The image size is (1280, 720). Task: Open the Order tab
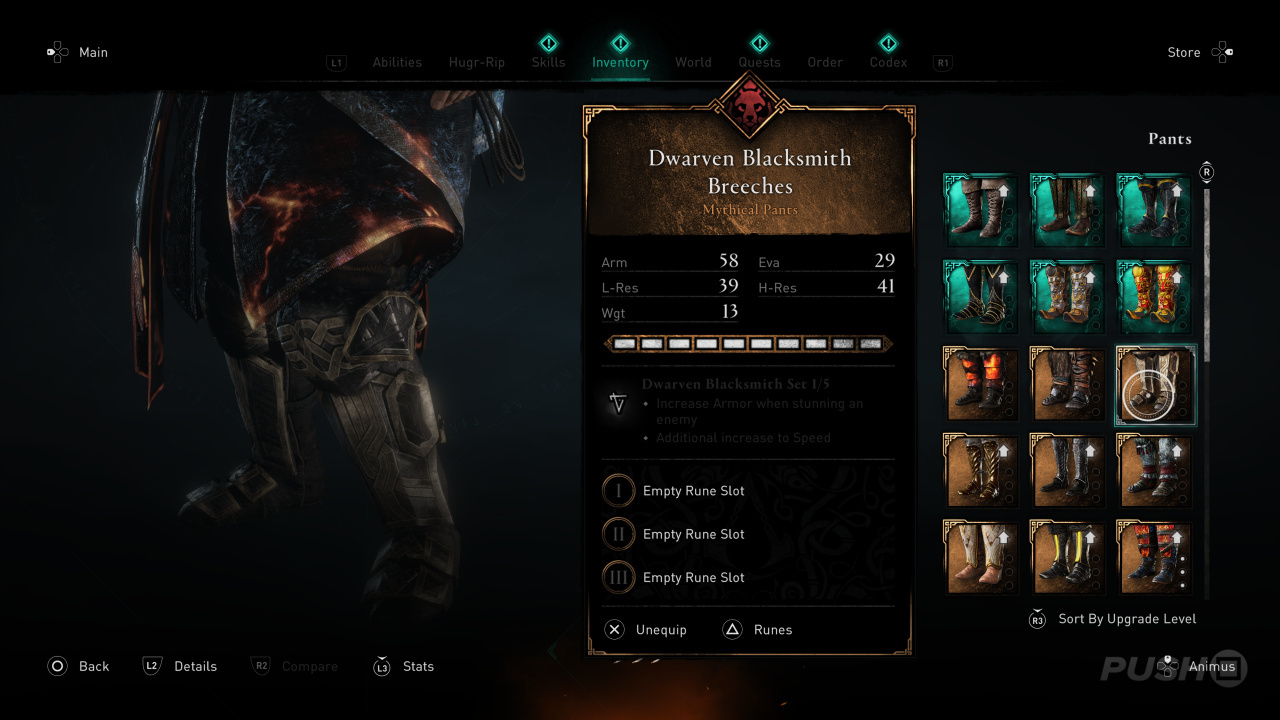(x=825, y=62)
